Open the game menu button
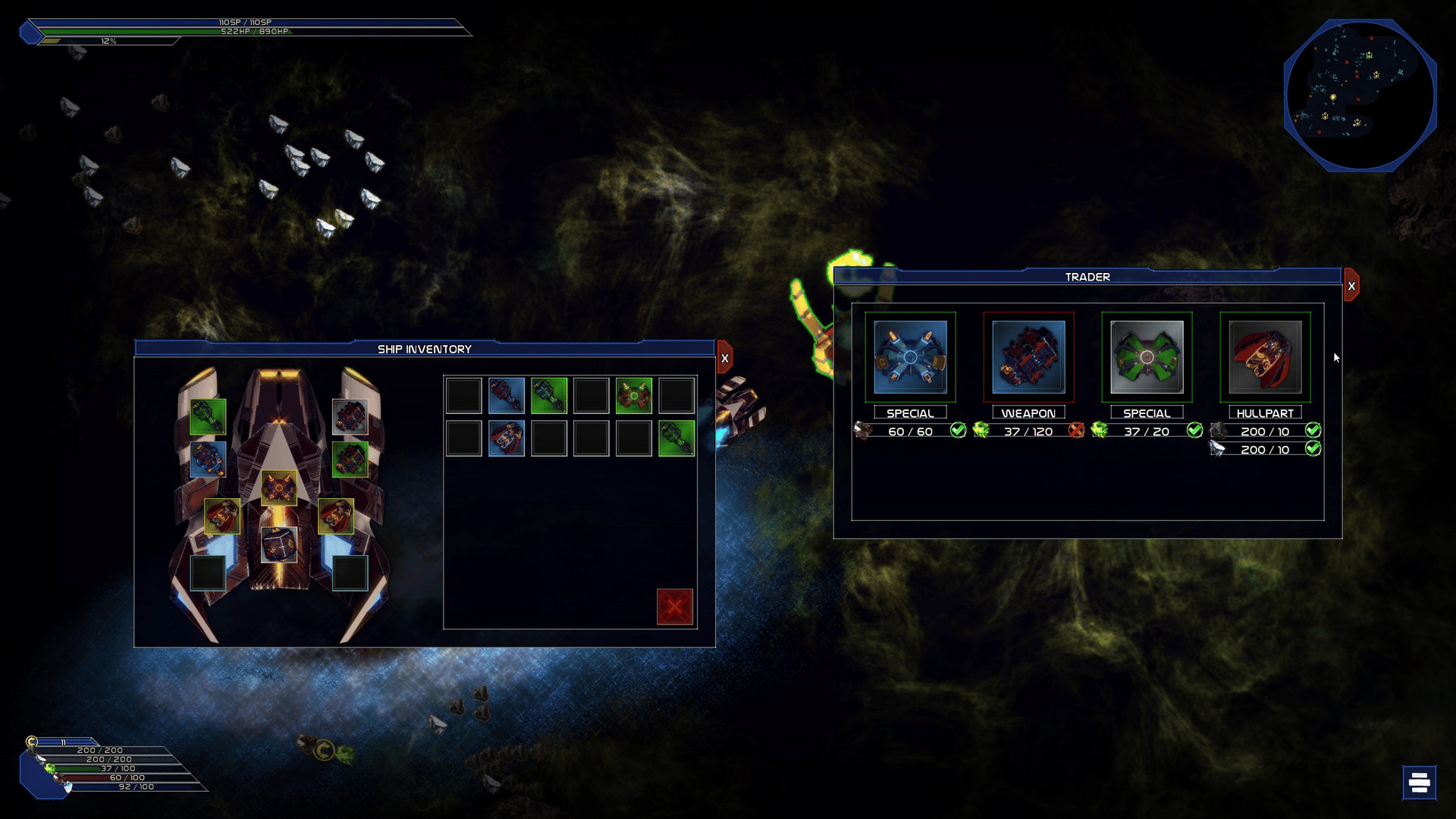Viewport: 1456px width, 819px height. click(1419, 782)
